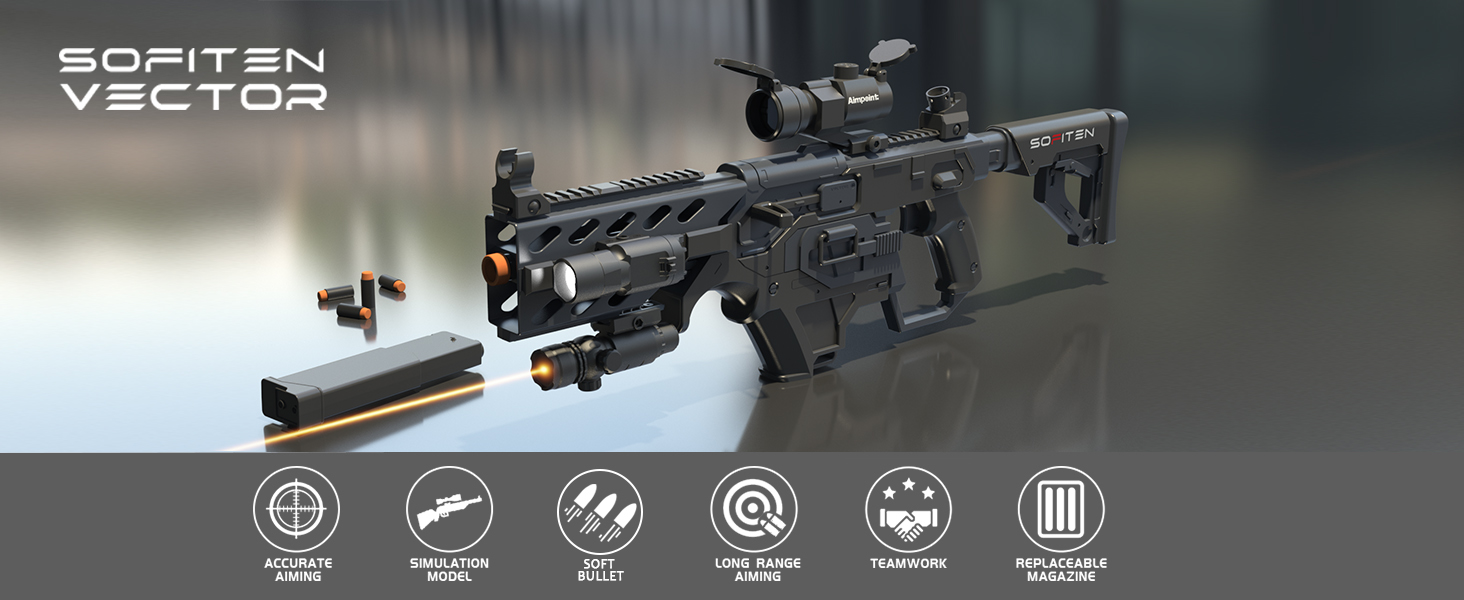The width and height of the screenshot is (1464, 600).
Task: Click the Replaceable Magazine icon
Action: point(1060,509)
